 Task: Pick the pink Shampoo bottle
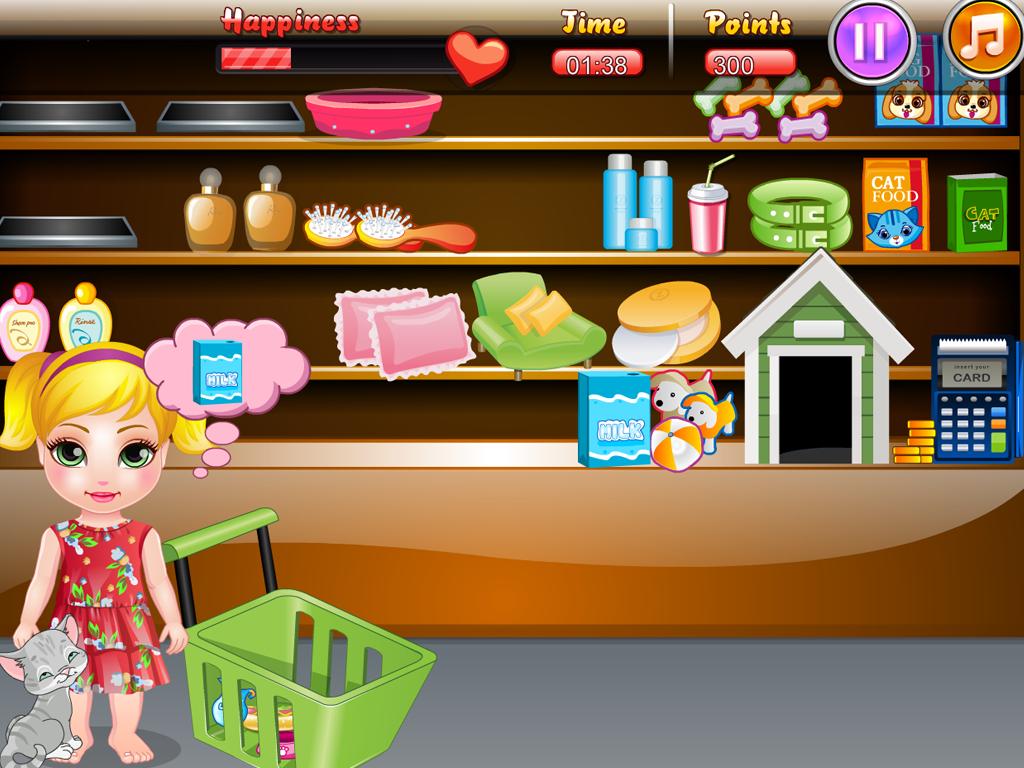(22, 322)
